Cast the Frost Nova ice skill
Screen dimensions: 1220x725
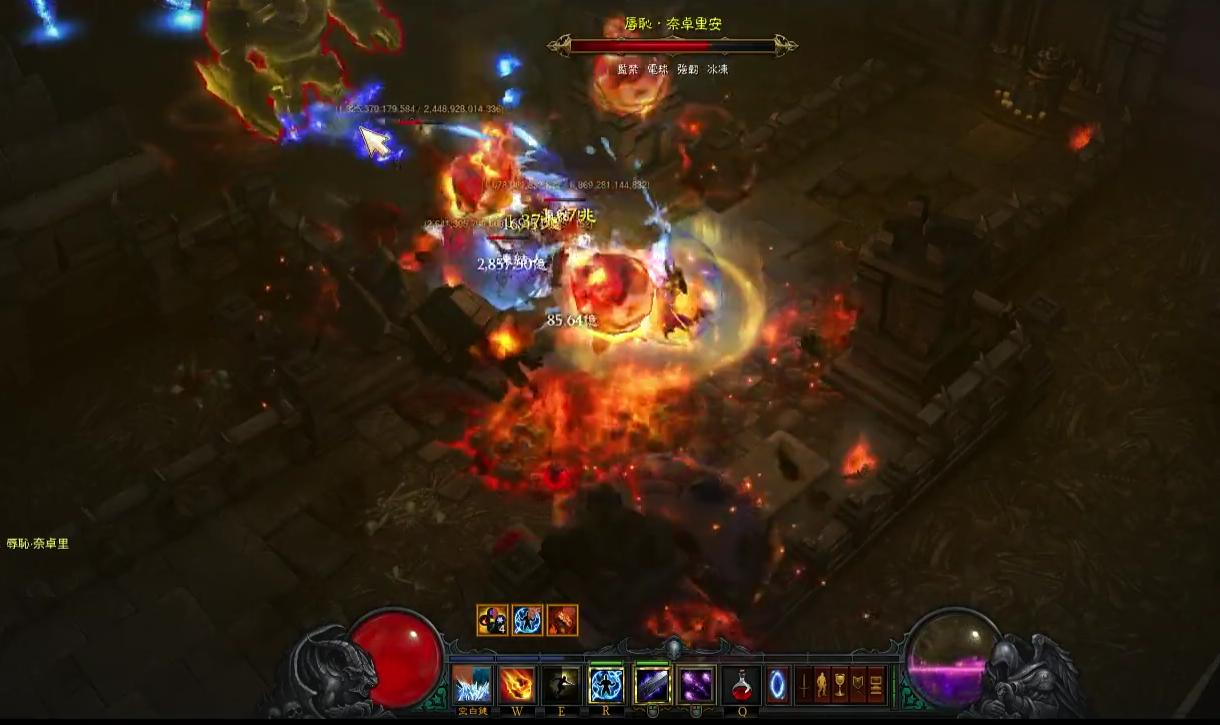[x=473, y=686]
